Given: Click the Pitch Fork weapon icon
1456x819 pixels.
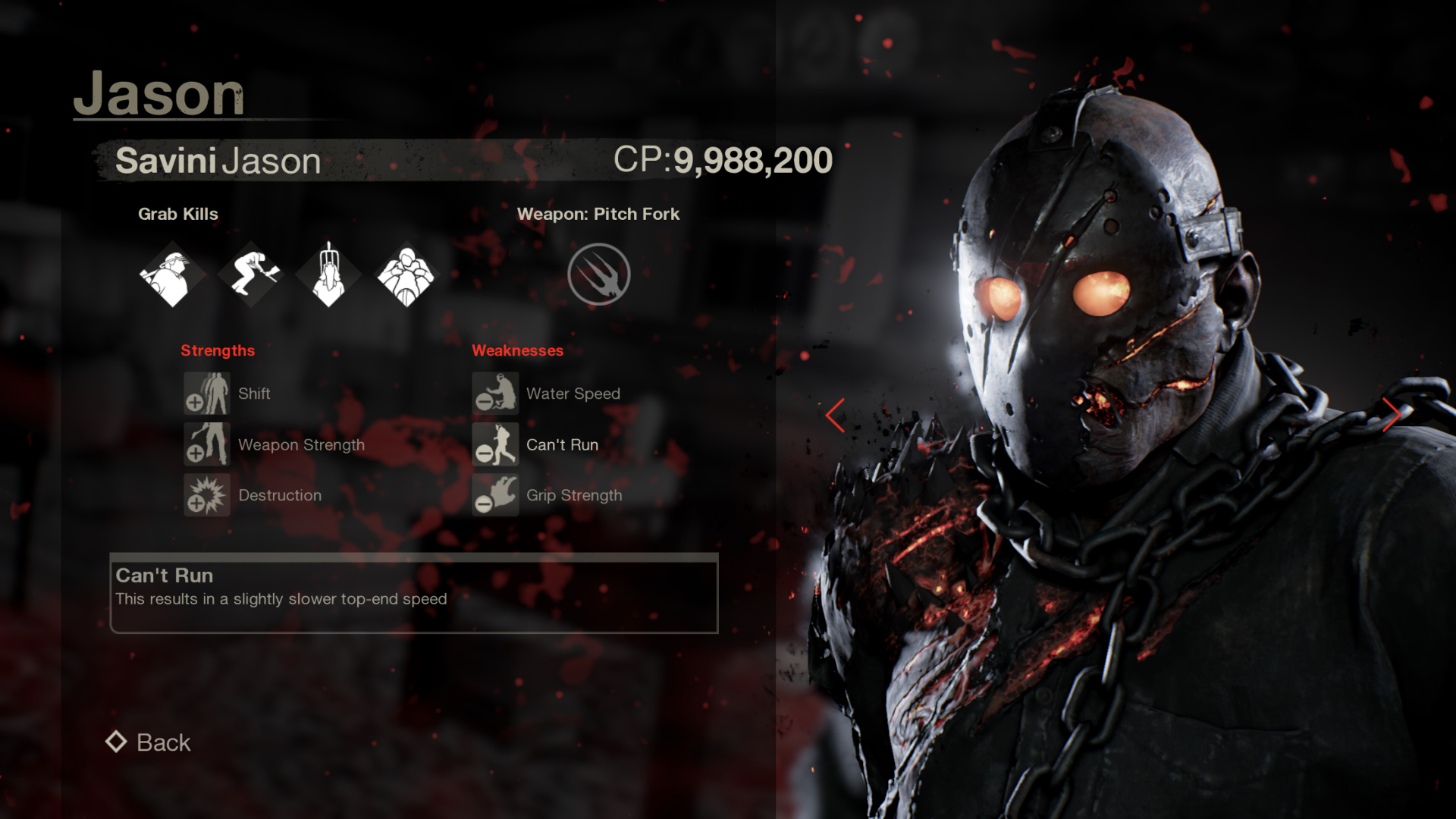Looking at the screenshot, I should click(599, 275).
